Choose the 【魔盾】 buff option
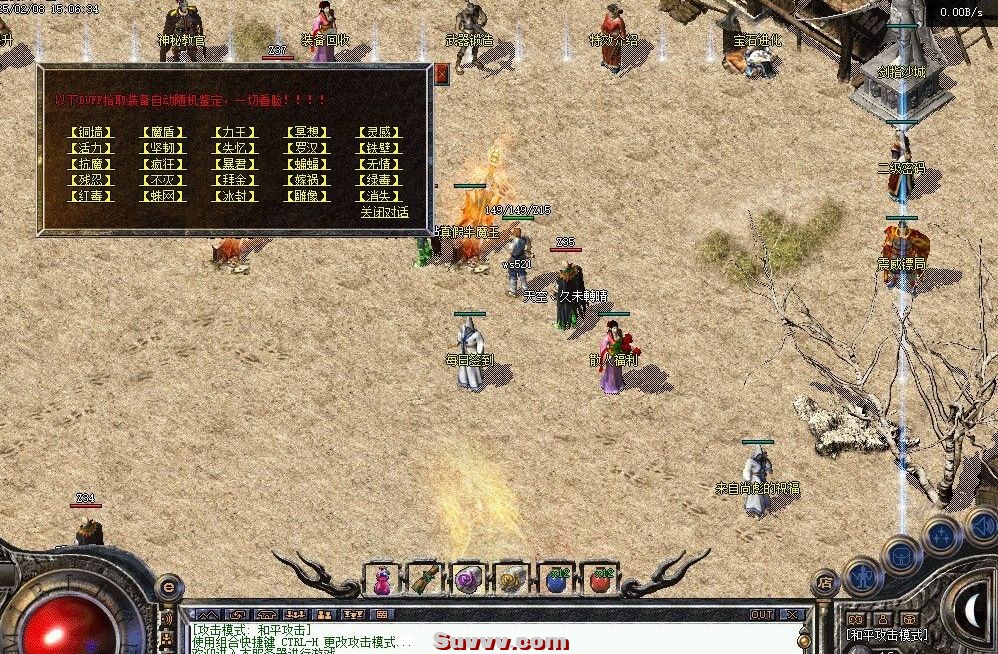Viewport: 998px width, 654px height. tap(163, 132)
